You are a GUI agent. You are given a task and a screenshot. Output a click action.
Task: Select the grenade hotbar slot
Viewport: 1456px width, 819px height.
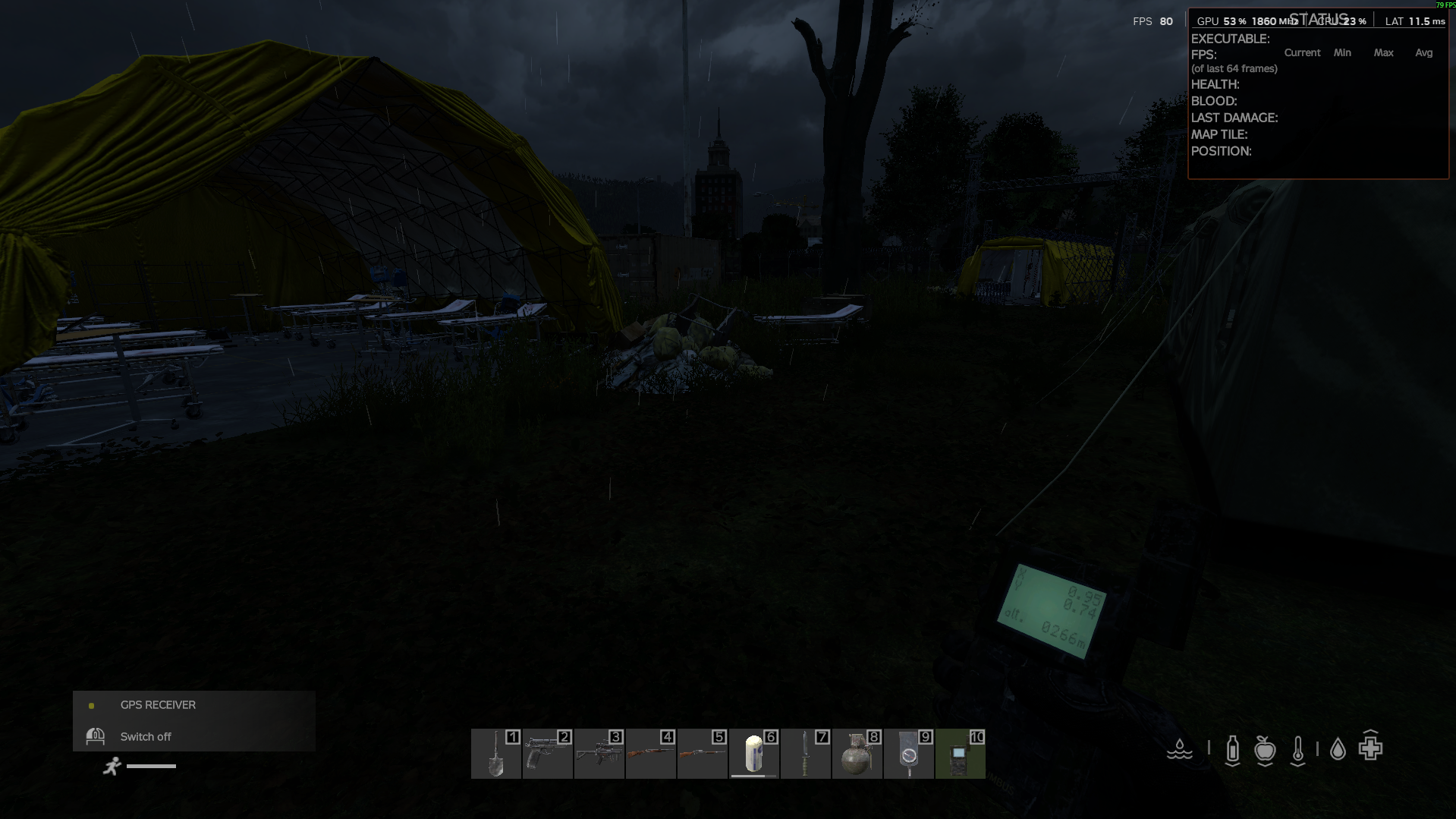[x=857, y=754]
